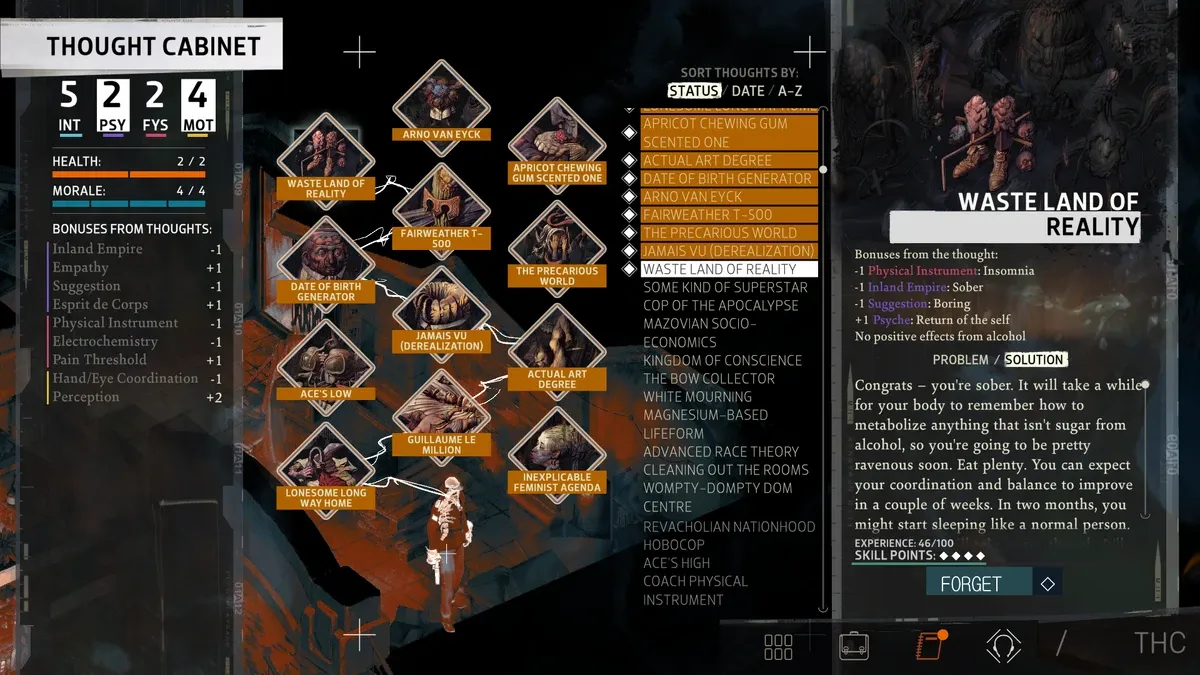Sort thoughts A-Z

click(790, 91)
